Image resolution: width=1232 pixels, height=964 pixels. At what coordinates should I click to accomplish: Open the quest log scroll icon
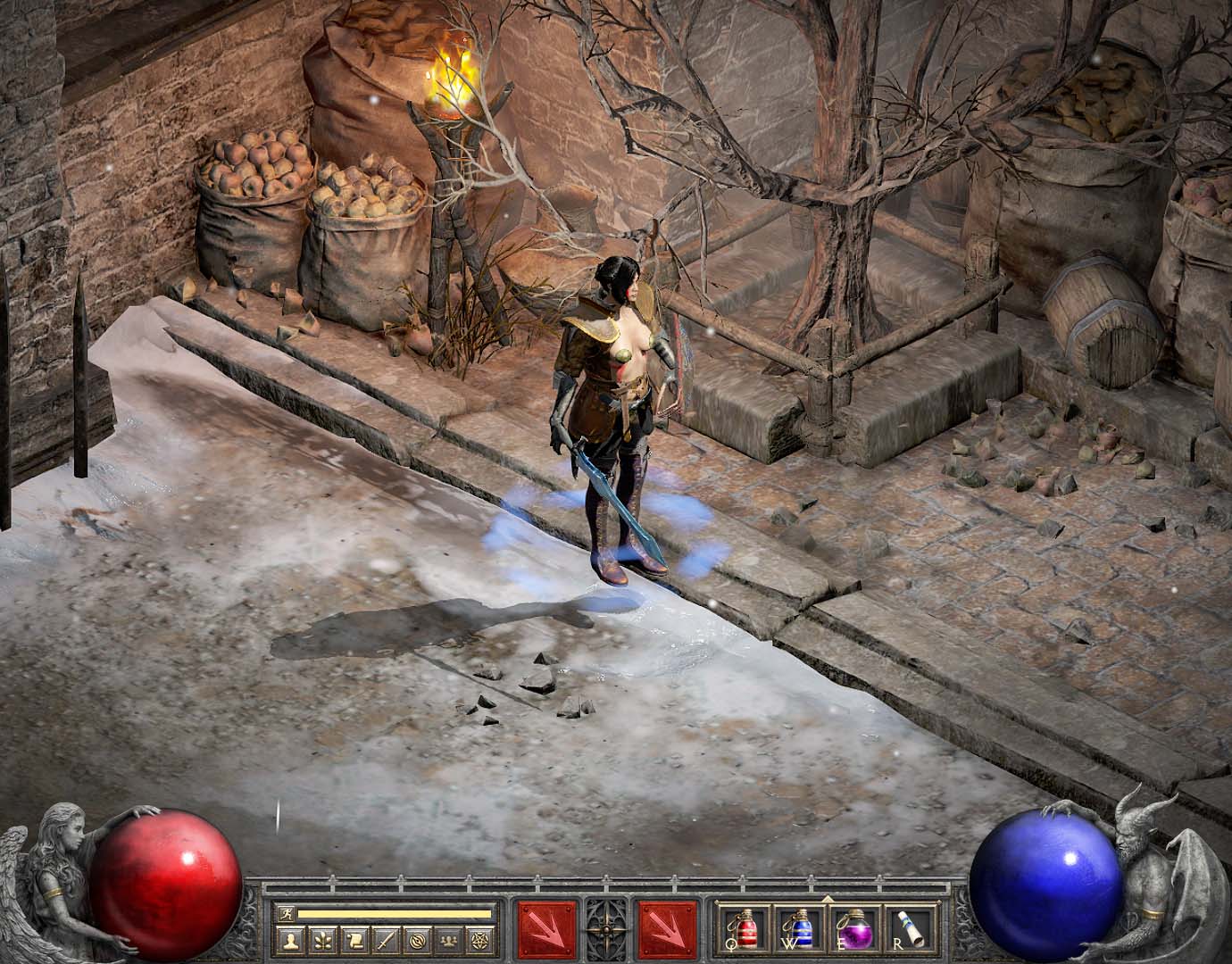click(x=352, y=939)
